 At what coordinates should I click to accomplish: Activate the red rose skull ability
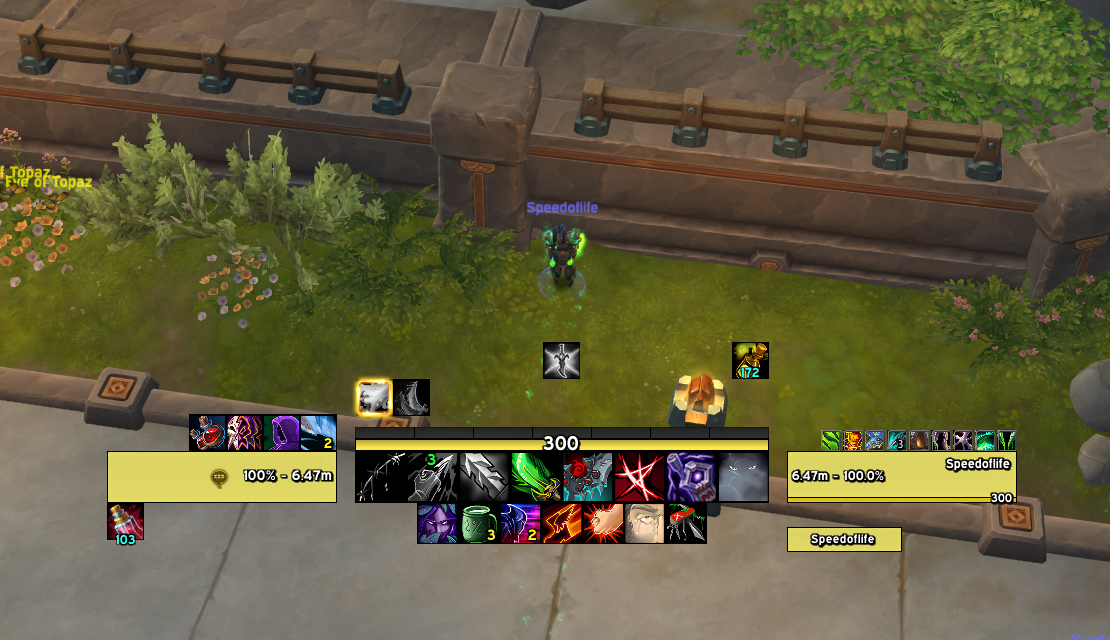[588, 477]
